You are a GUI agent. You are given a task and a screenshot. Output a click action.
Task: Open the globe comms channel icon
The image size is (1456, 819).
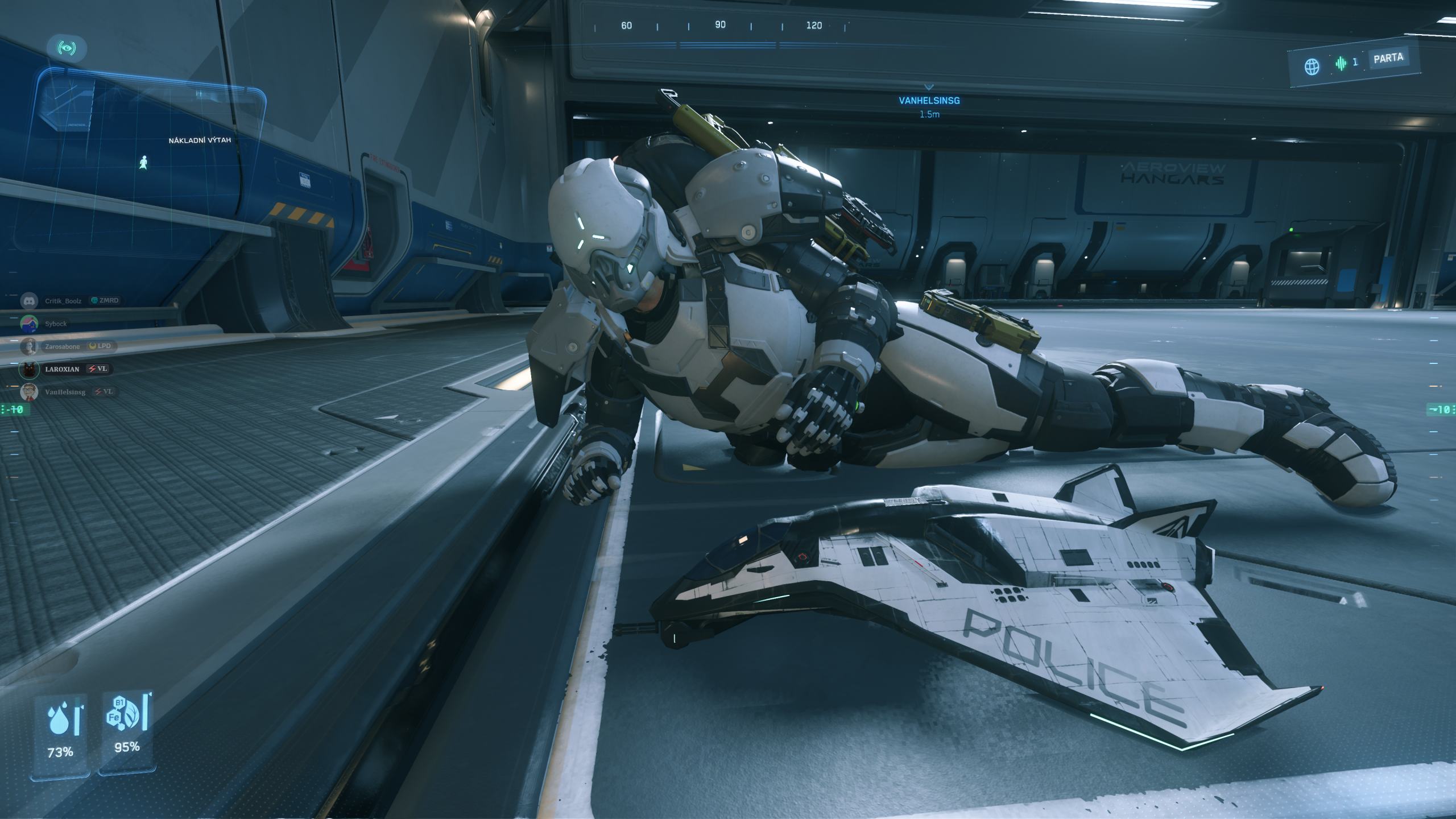1312,67
